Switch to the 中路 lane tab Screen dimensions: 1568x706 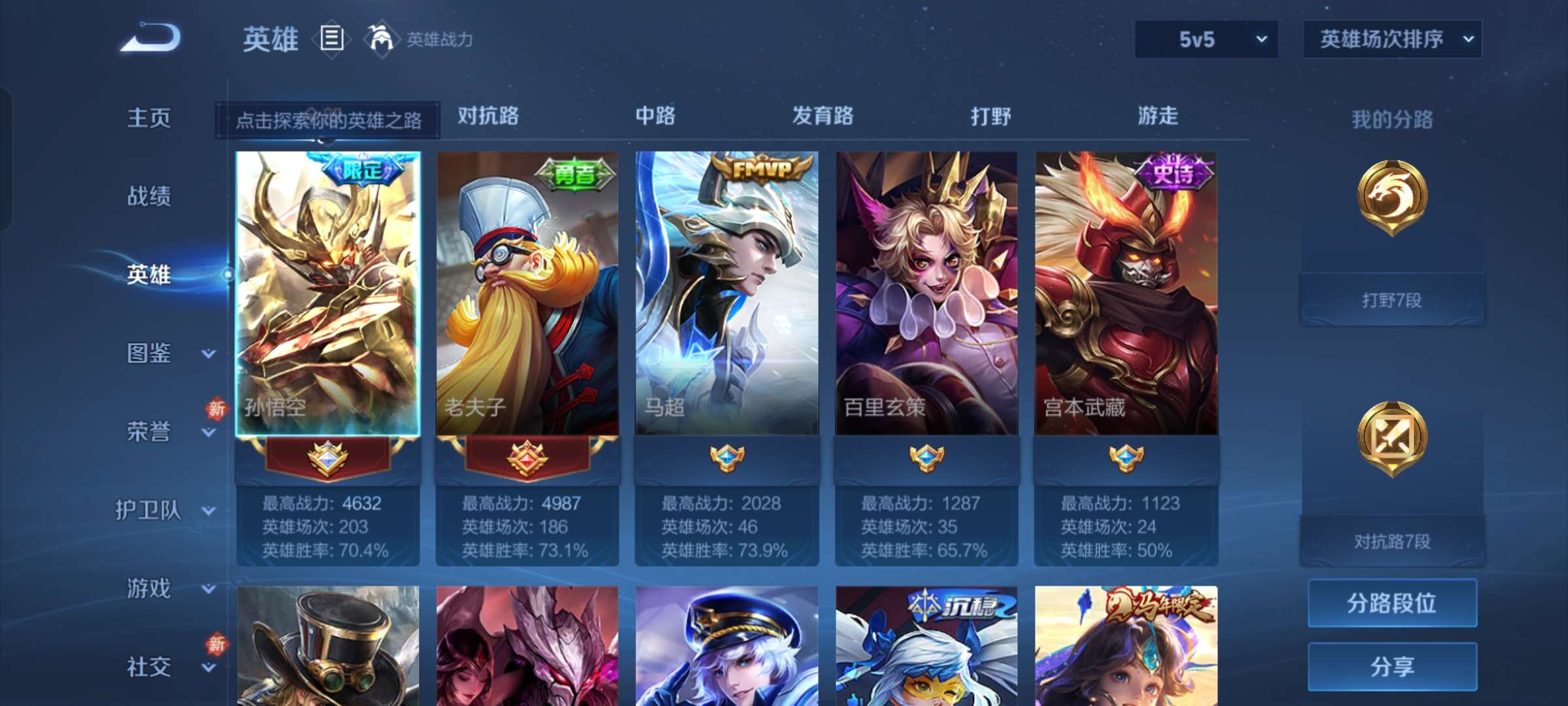coord(655,116)
